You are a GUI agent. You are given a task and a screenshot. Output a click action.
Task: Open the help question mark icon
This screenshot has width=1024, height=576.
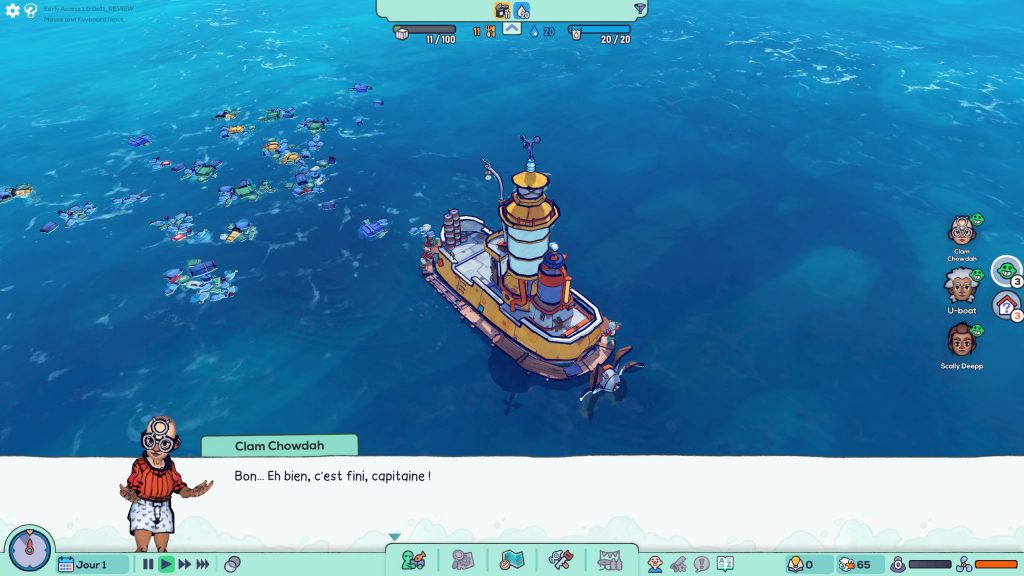pyautogui.click(x=31, y=11)
